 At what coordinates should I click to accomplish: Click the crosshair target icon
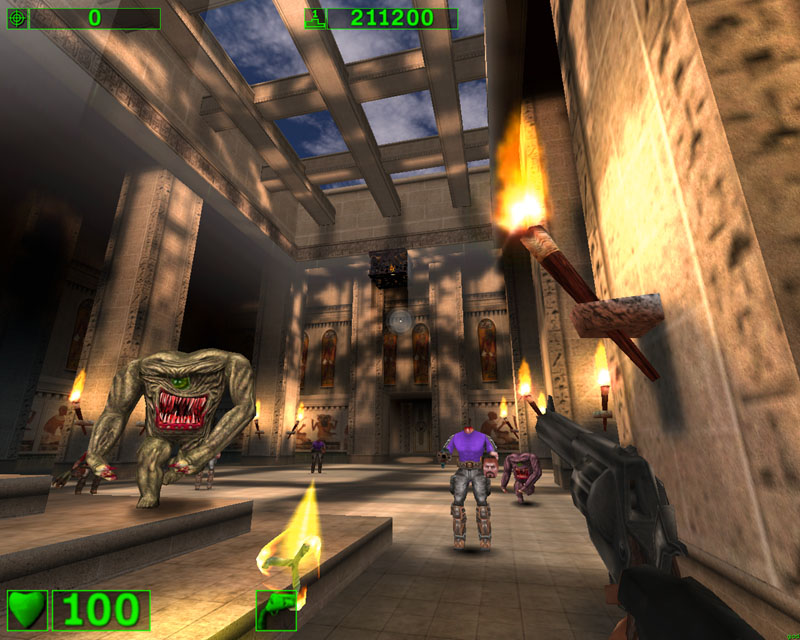[x=17, y=18]
